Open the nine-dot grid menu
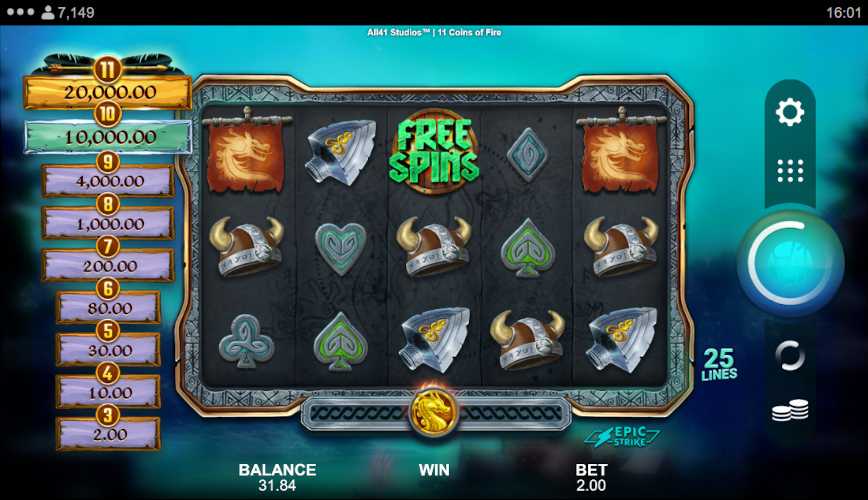Screen dimensions: 868x500 point(790,170)
